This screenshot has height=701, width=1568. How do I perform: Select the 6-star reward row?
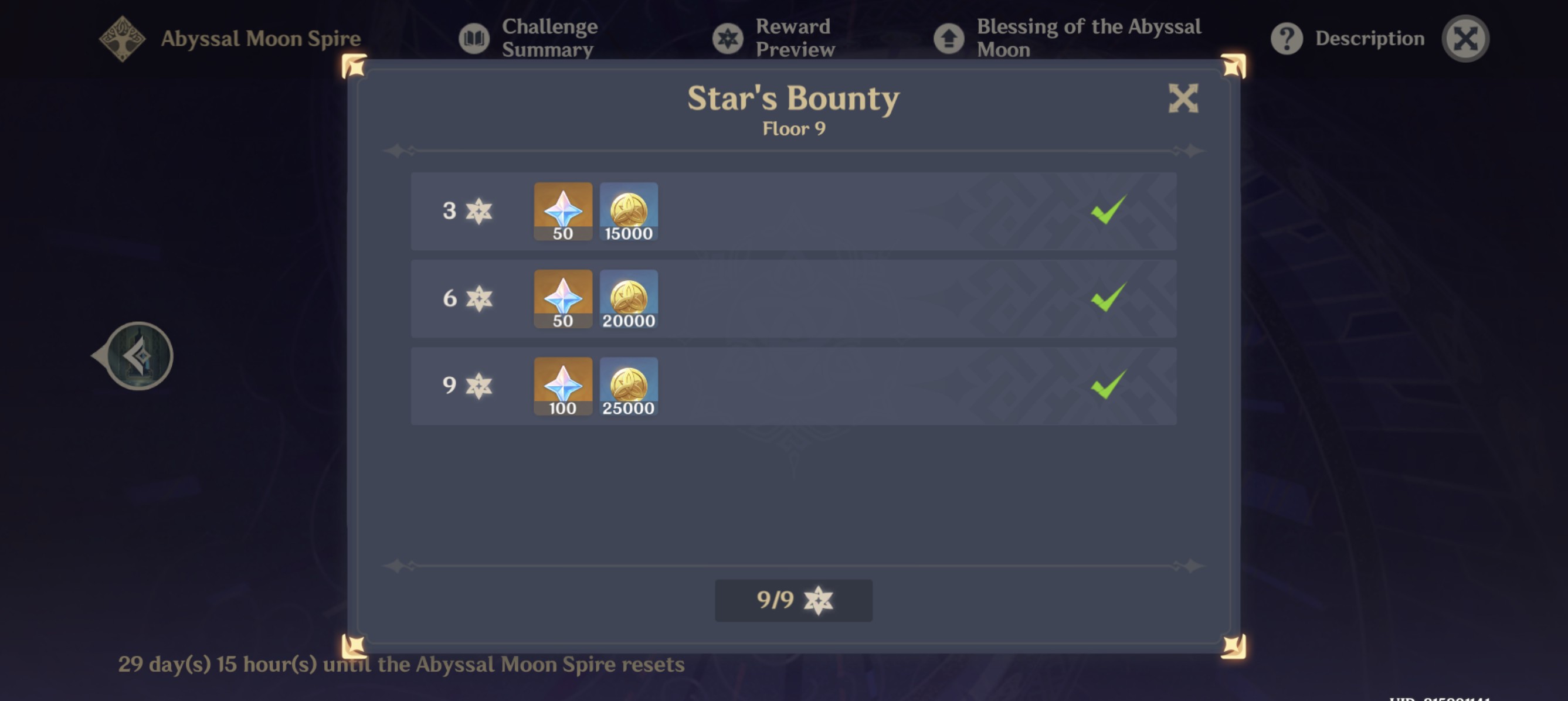(791, 299)
